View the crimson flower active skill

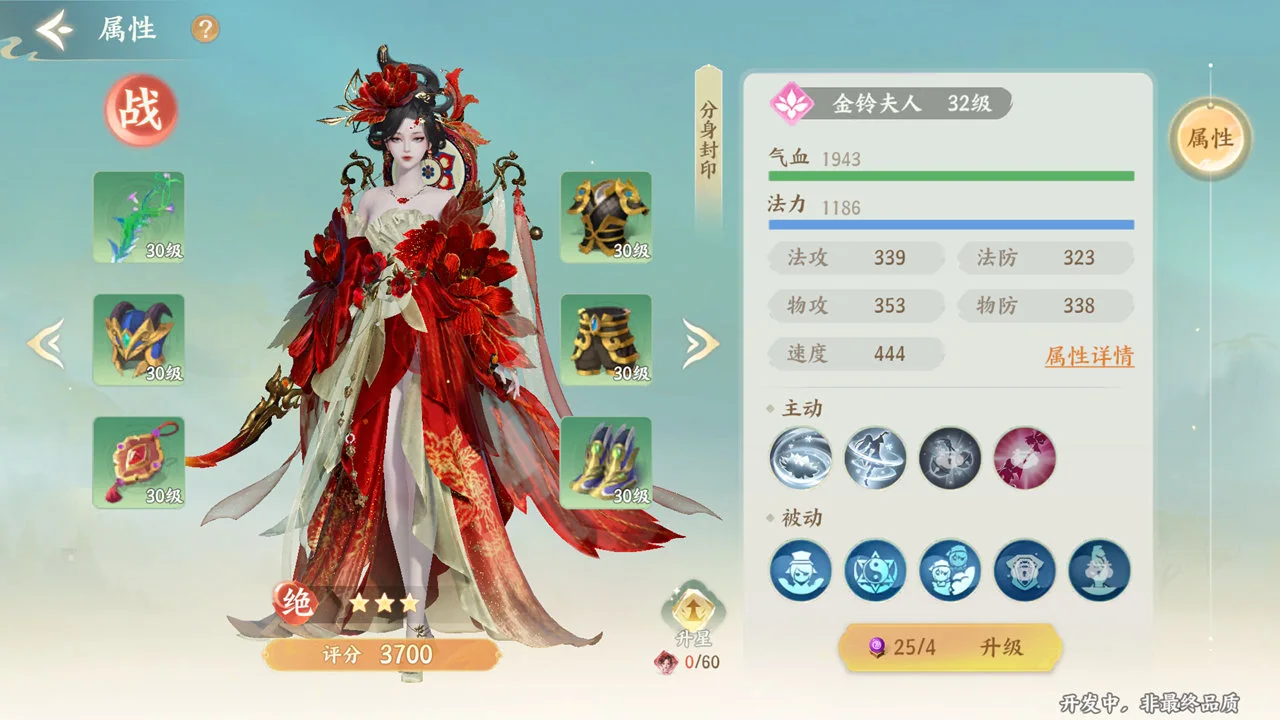click(x=1025, y=458)
